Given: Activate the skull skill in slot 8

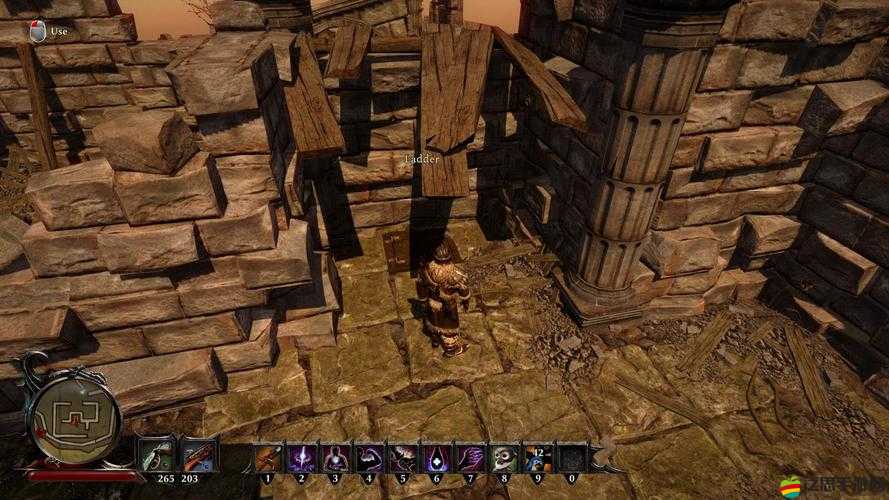Looking at the screenshot, I should (505, 457).
